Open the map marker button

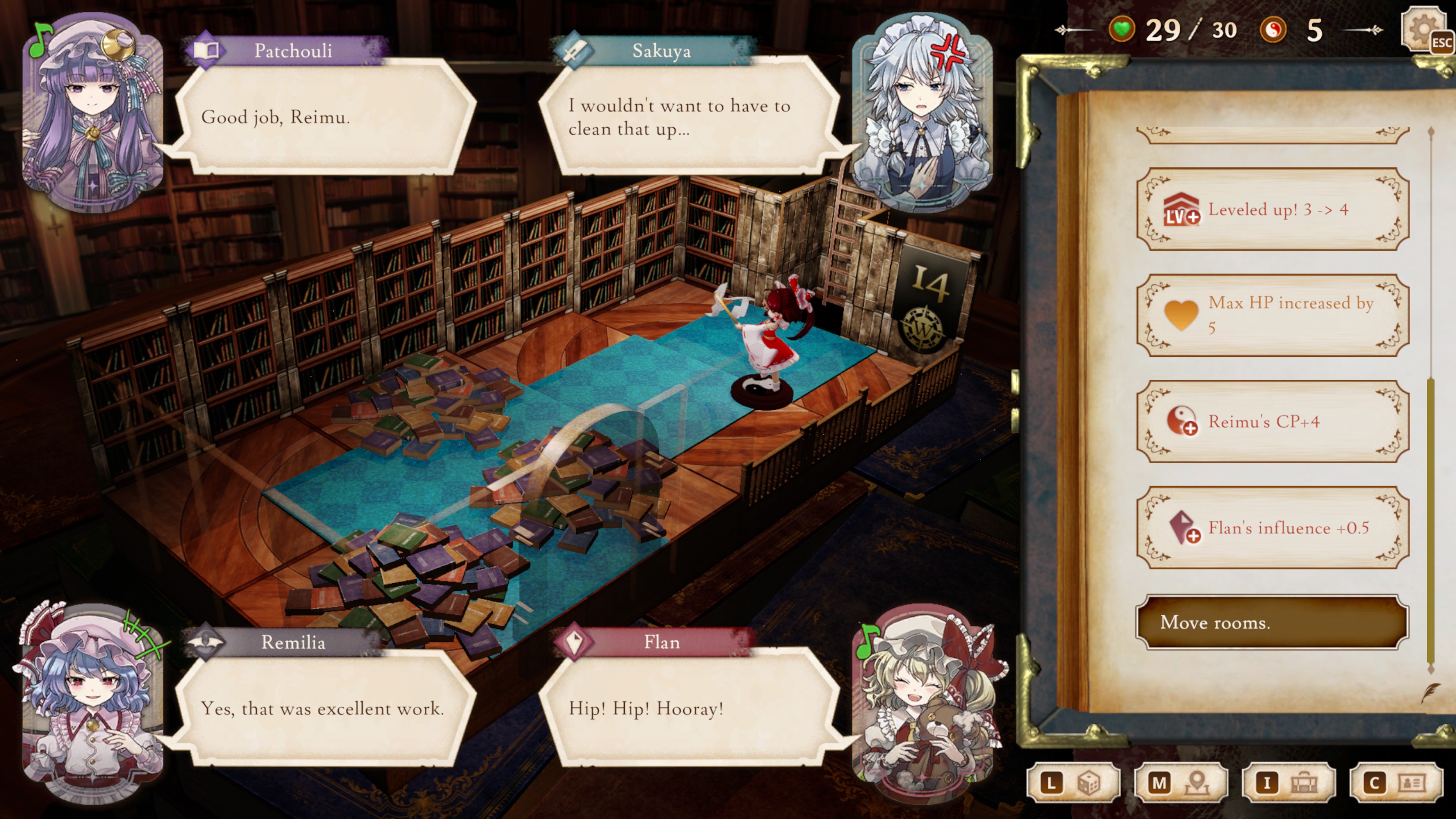coord(1180,783)
